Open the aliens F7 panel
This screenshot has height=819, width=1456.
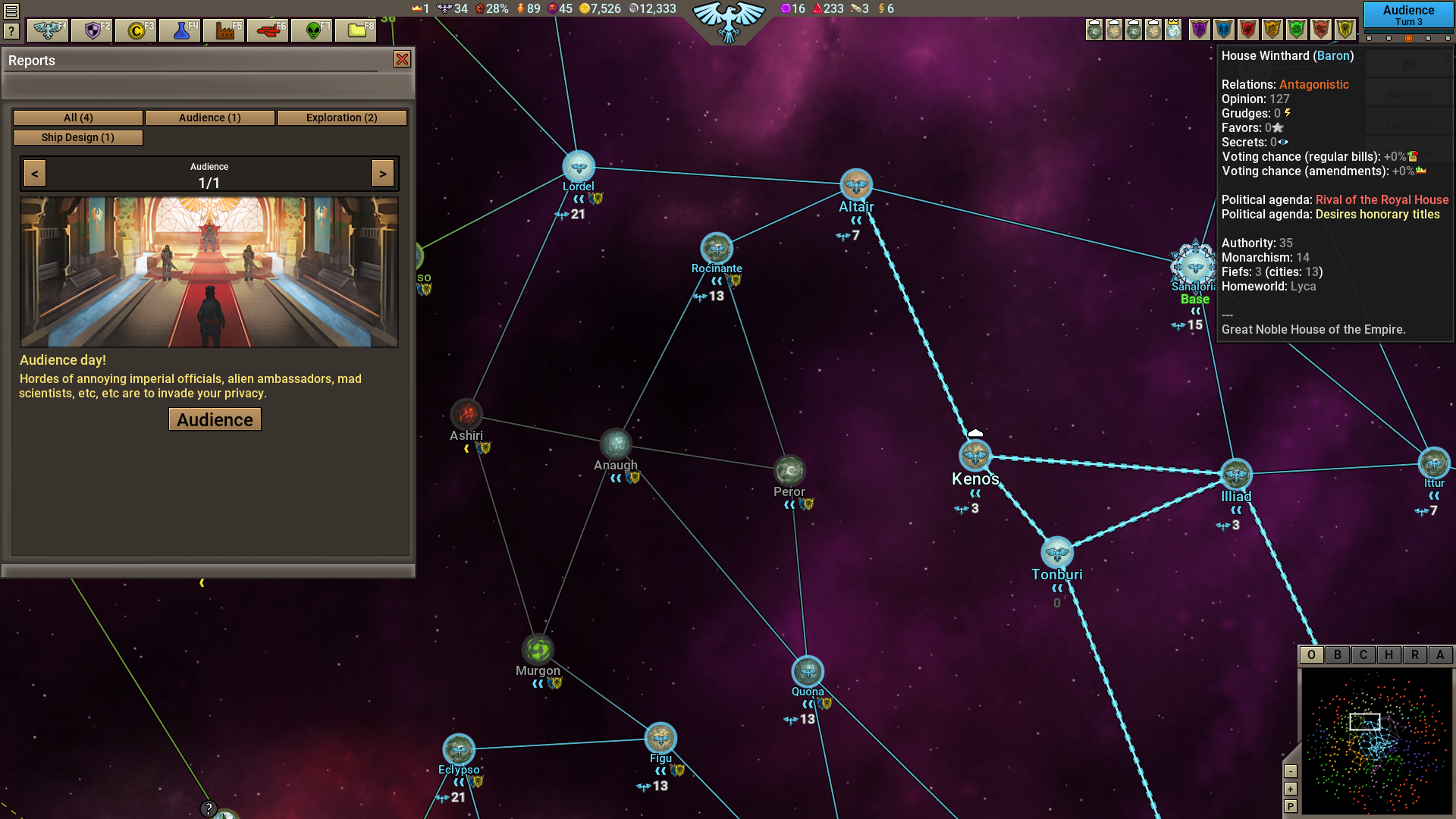[311, 30]
